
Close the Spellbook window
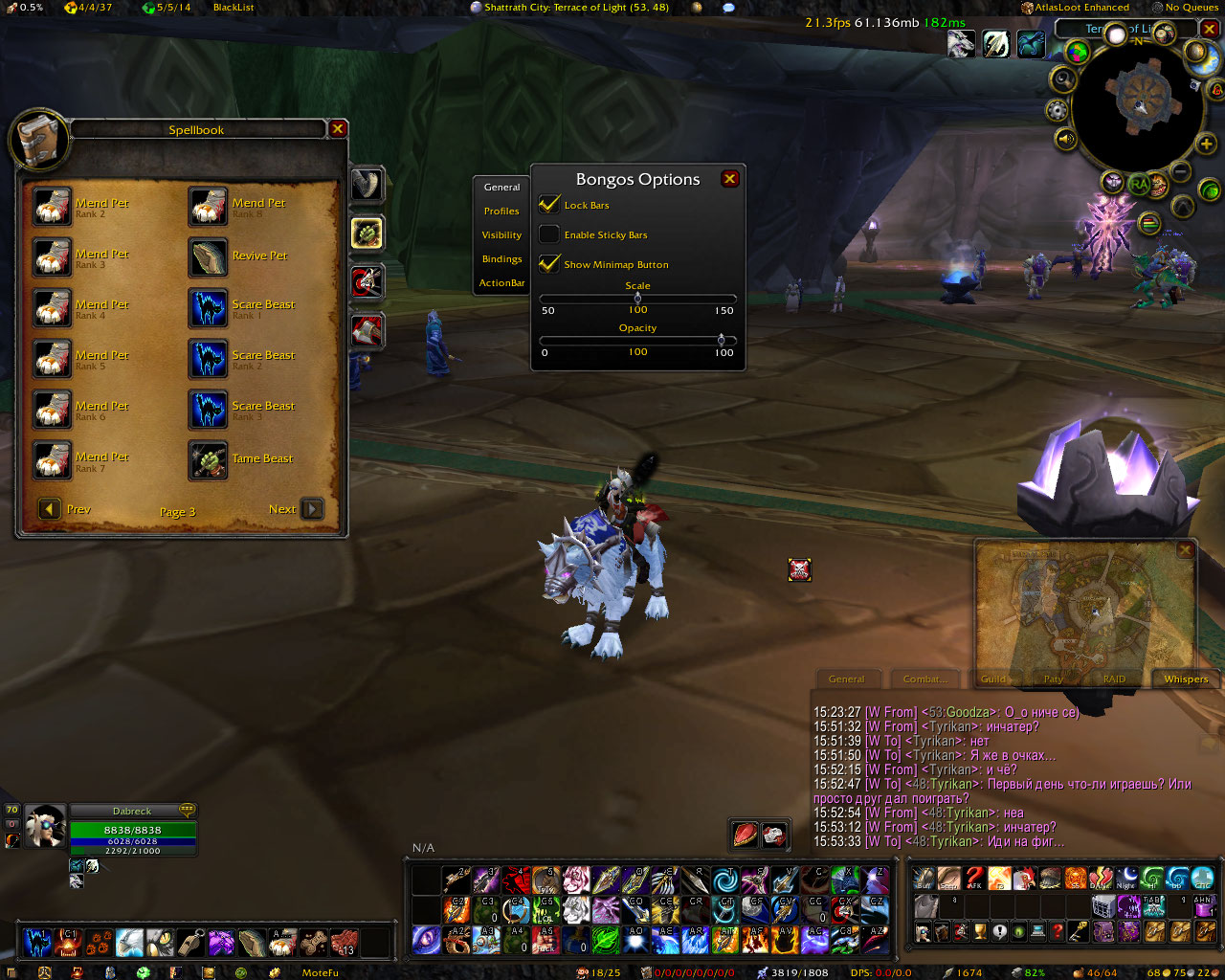(338, 129)
